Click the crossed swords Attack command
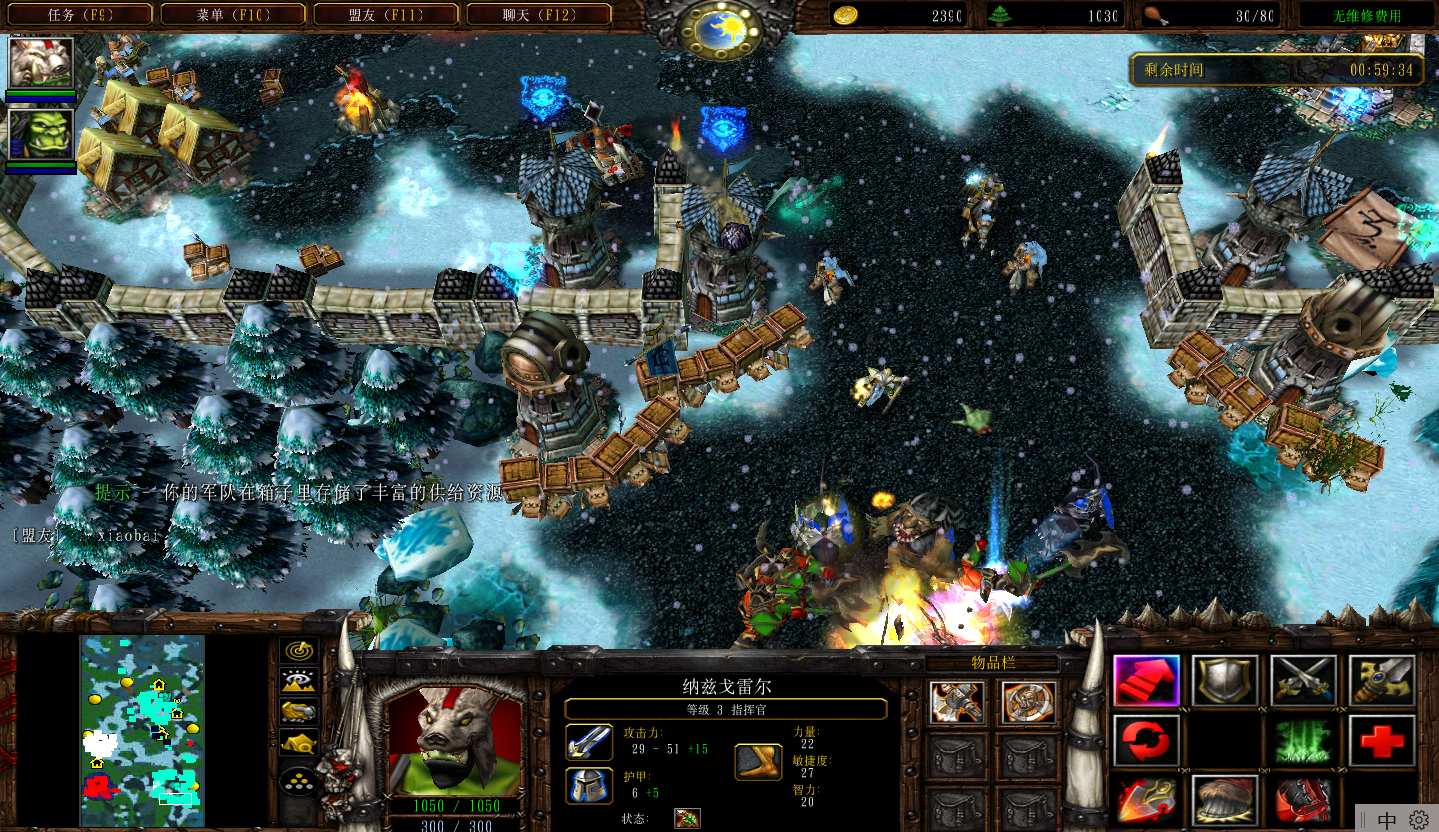The height and width of the screenshot is (832, 1439). [1303, 681]
